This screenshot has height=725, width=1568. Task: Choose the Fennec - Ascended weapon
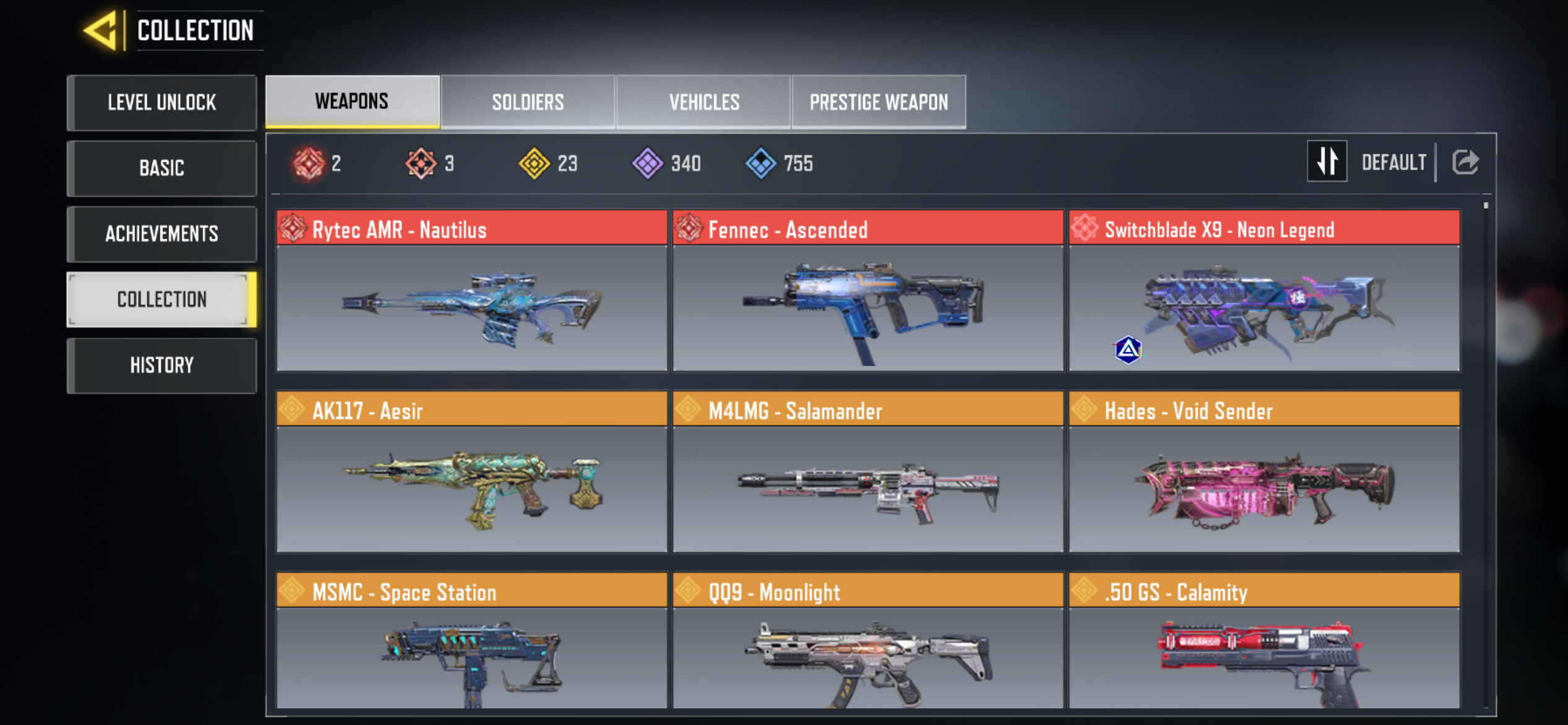click(x=868, y=291)
